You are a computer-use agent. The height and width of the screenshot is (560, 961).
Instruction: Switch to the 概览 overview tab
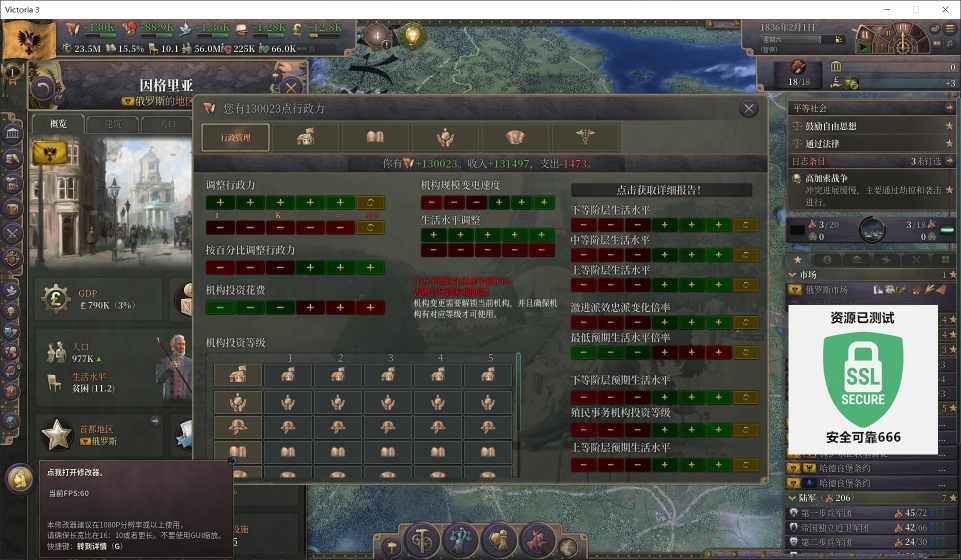[57, 124]
